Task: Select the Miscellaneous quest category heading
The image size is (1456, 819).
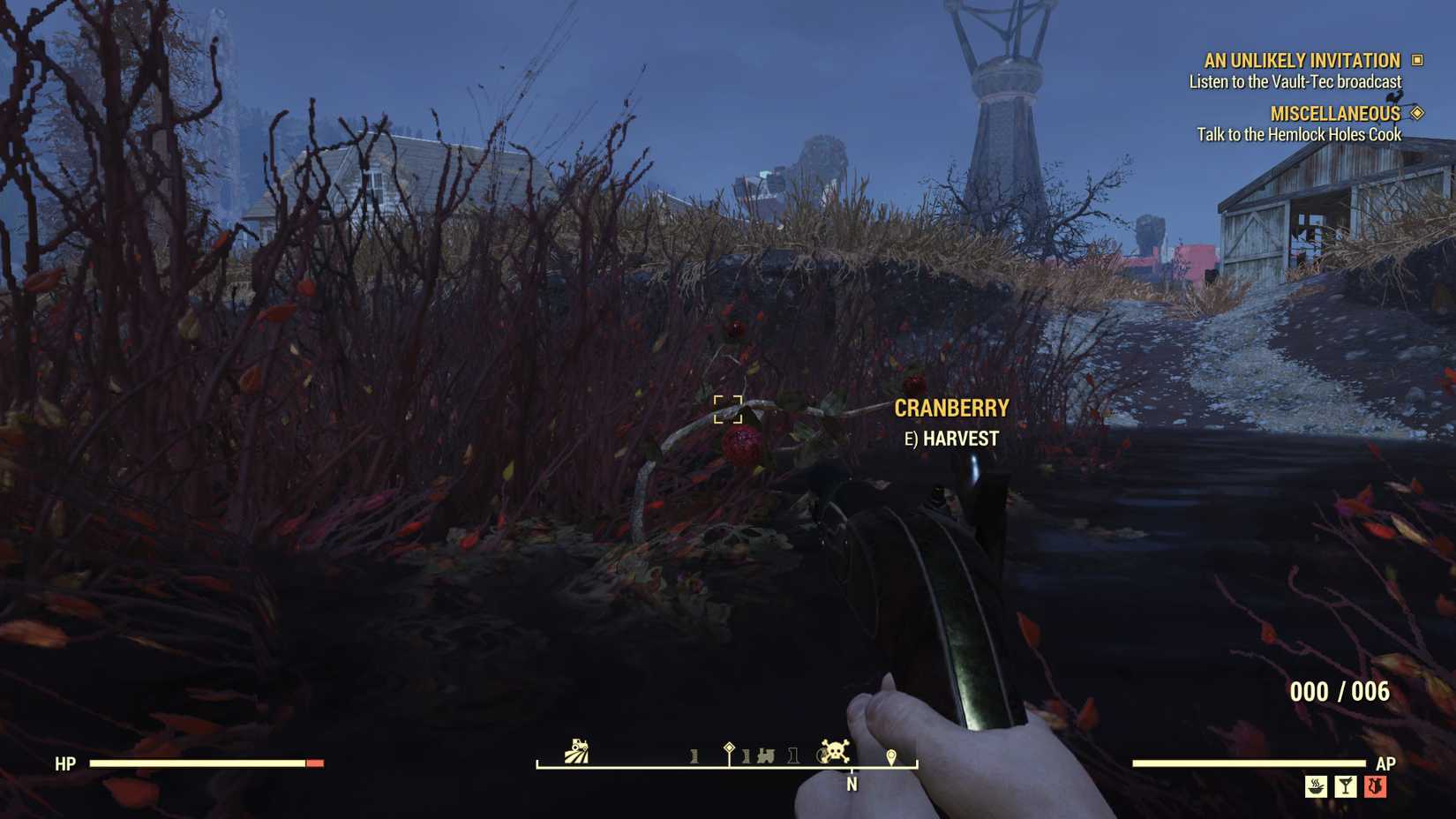Action: click(1333, 113)
